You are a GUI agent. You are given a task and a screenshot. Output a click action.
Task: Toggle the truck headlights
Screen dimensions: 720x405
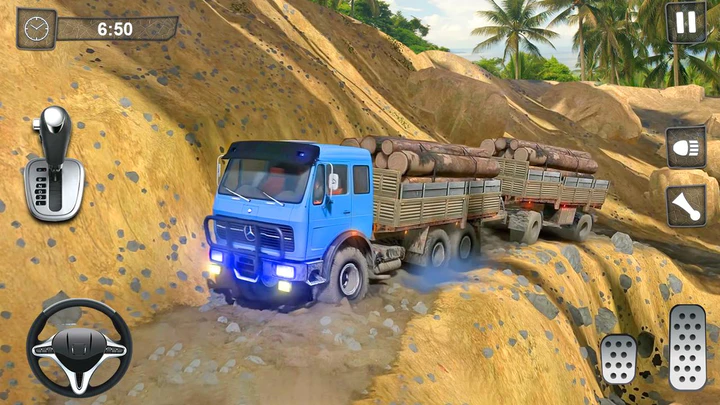click(686, 147)
